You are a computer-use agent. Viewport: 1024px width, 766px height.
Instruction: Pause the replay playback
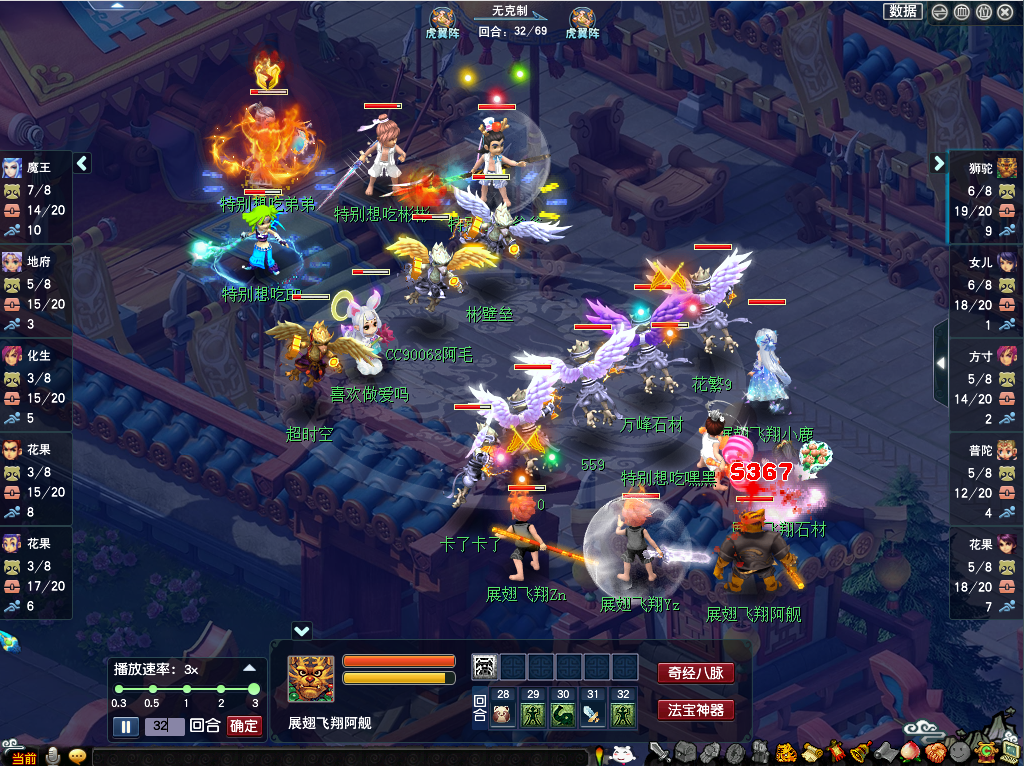click(126, 726)
